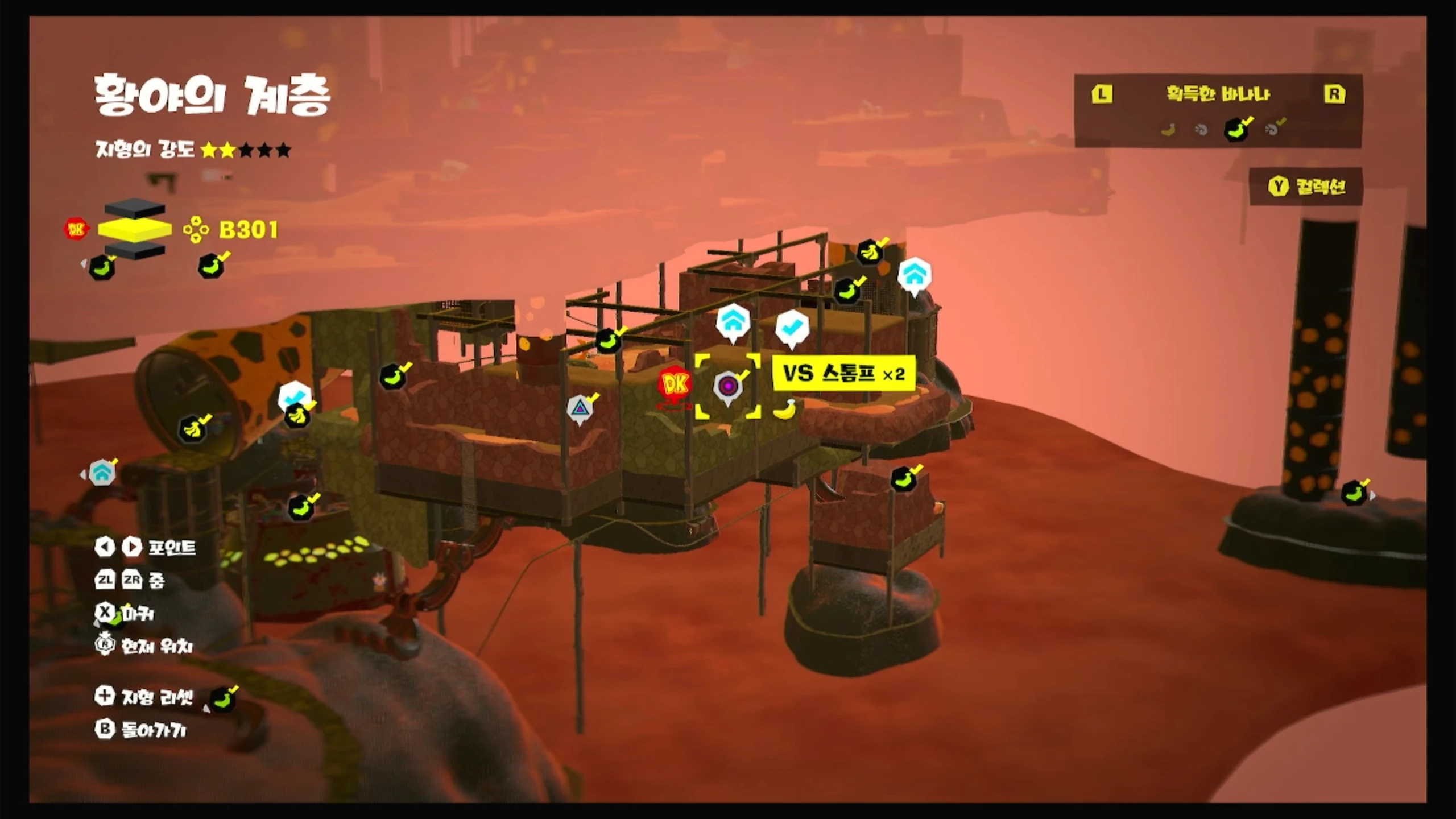
Task: Select the highlighted yellow B301 layer
Action: click(x=135, y=229)
